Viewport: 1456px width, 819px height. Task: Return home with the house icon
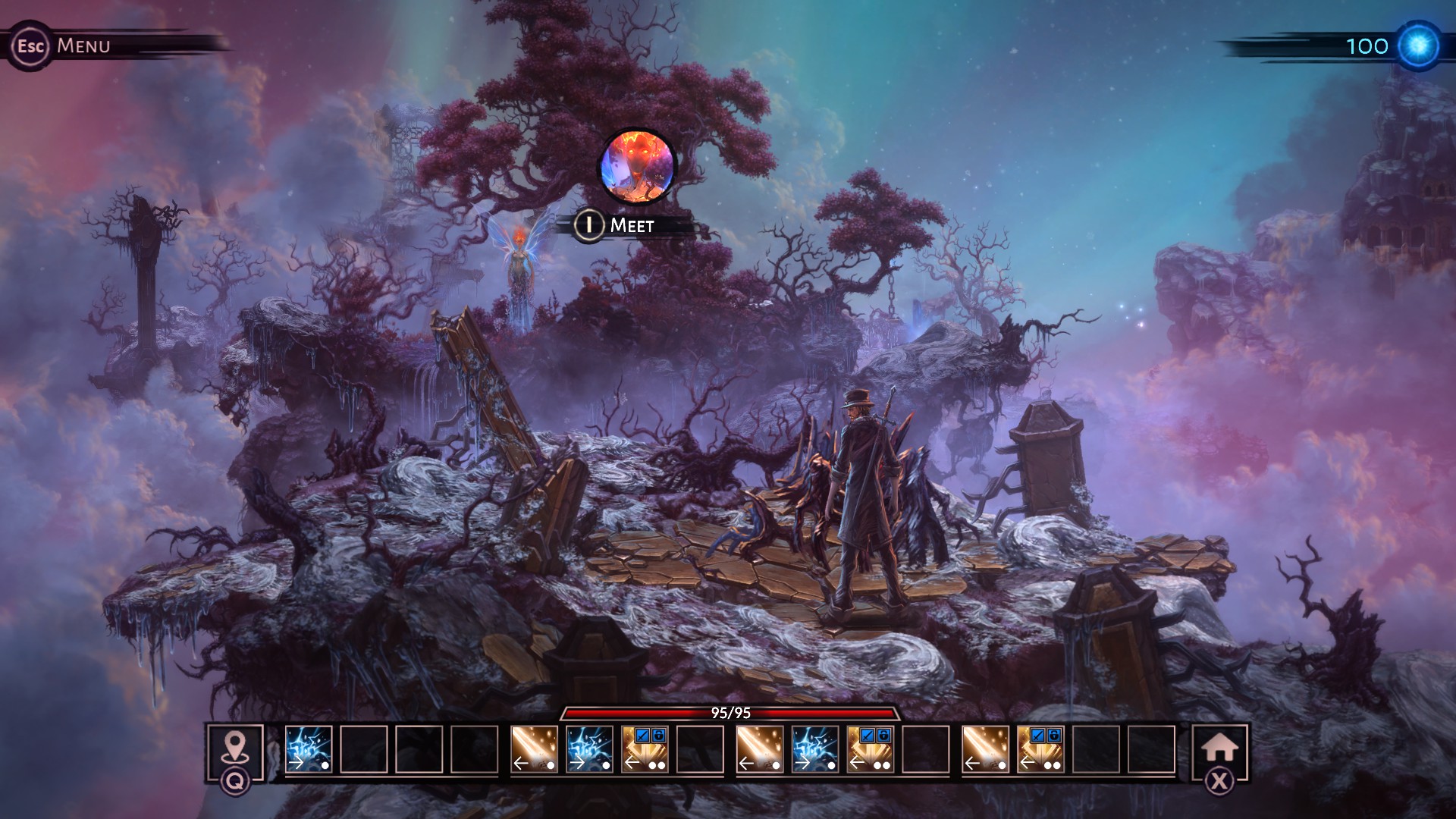click(x=1219, y=748)
